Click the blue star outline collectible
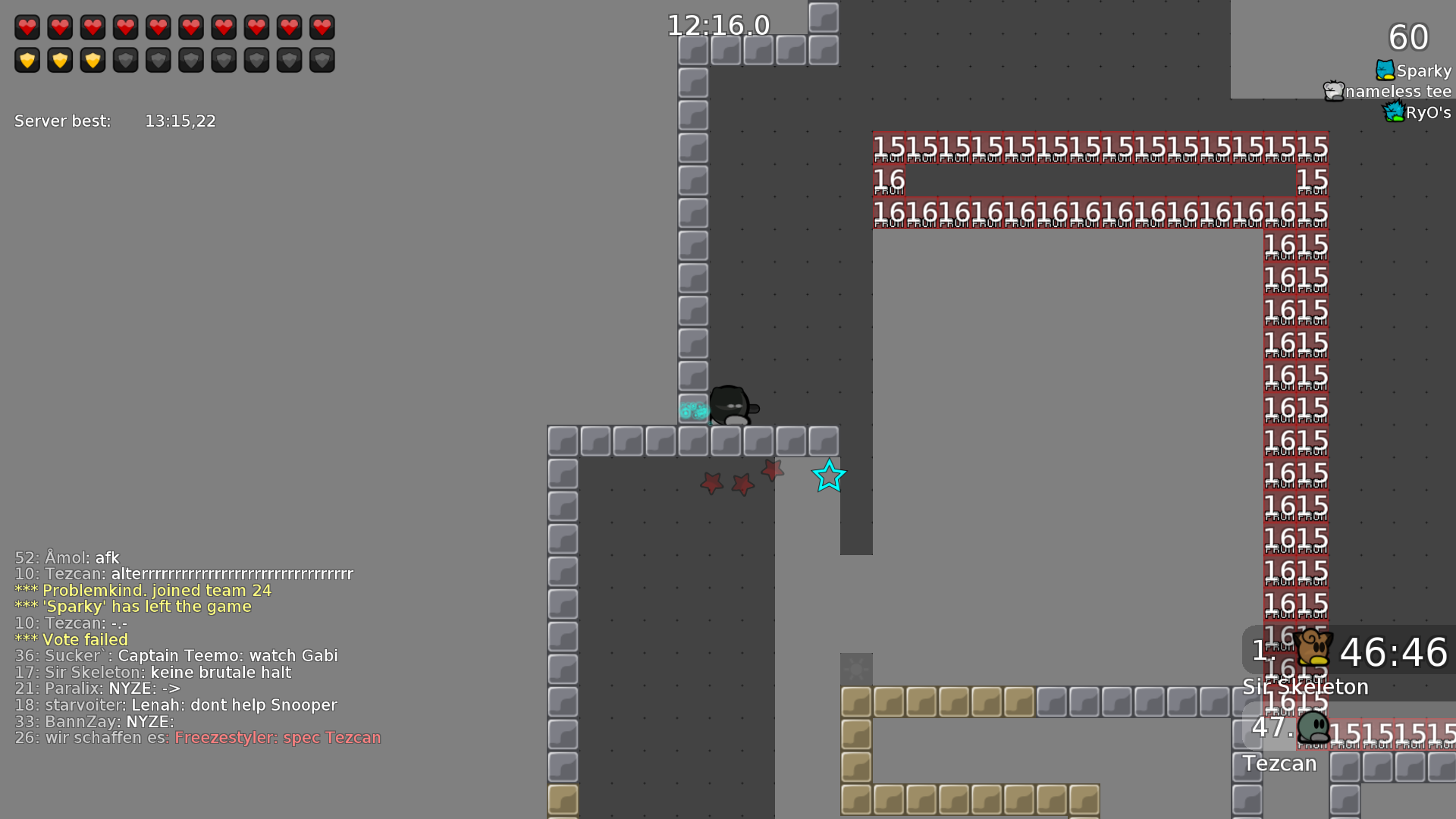 point(829,477)
